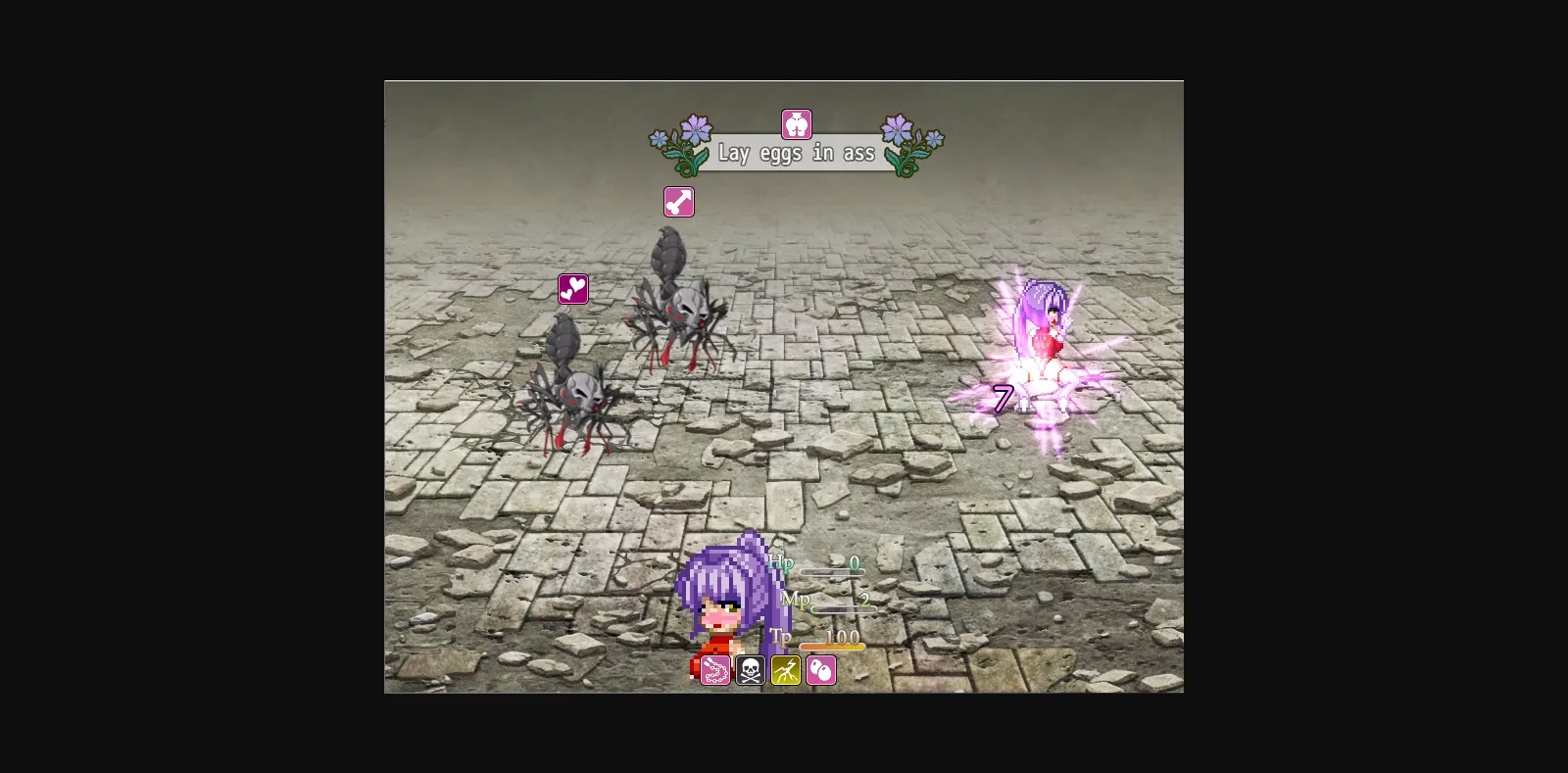Image resolution: width=1568 pixels, height=773 pixels.
Task: Select the pink penis icon near the center spider
Action: 681,201
